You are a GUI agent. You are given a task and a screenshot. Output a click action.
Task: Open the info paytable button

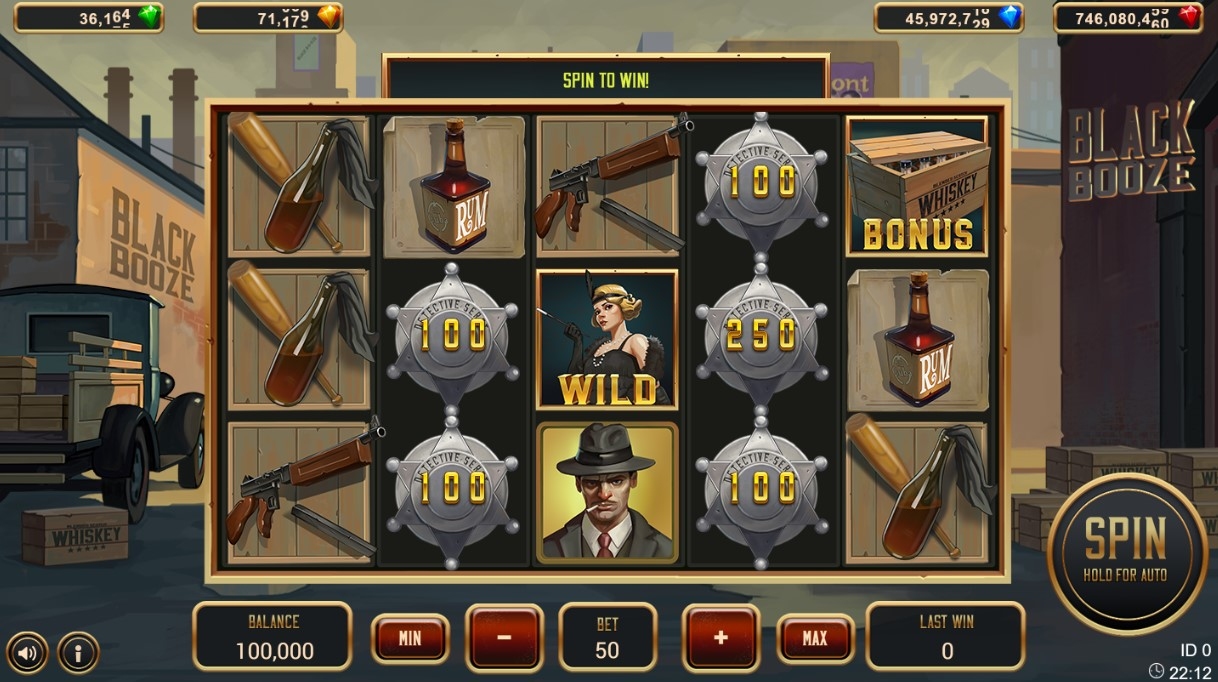click(78, 654)
